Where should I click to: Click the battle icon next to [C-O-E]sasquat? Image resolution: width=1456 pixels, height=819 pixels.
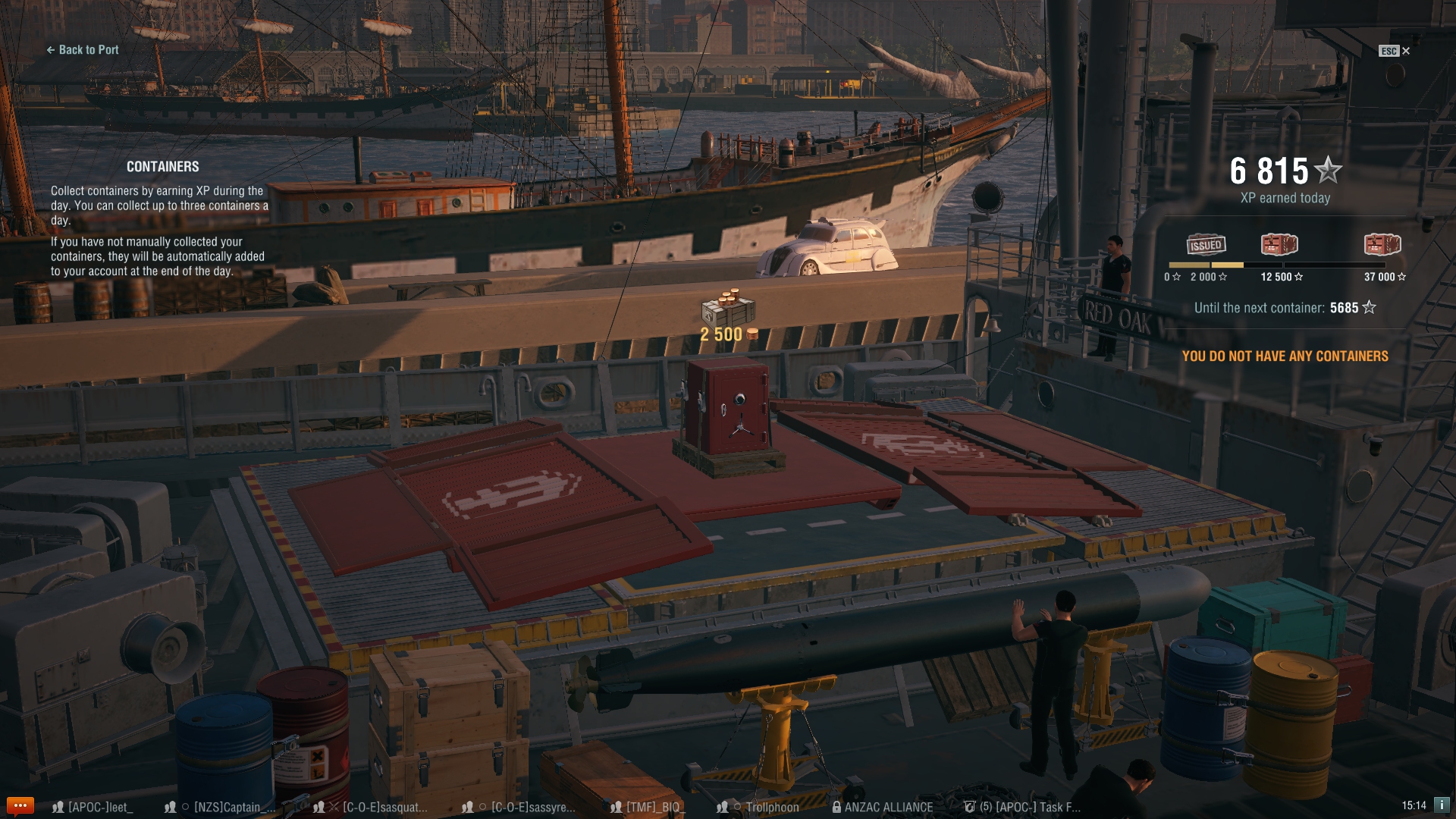coord(334,807)
